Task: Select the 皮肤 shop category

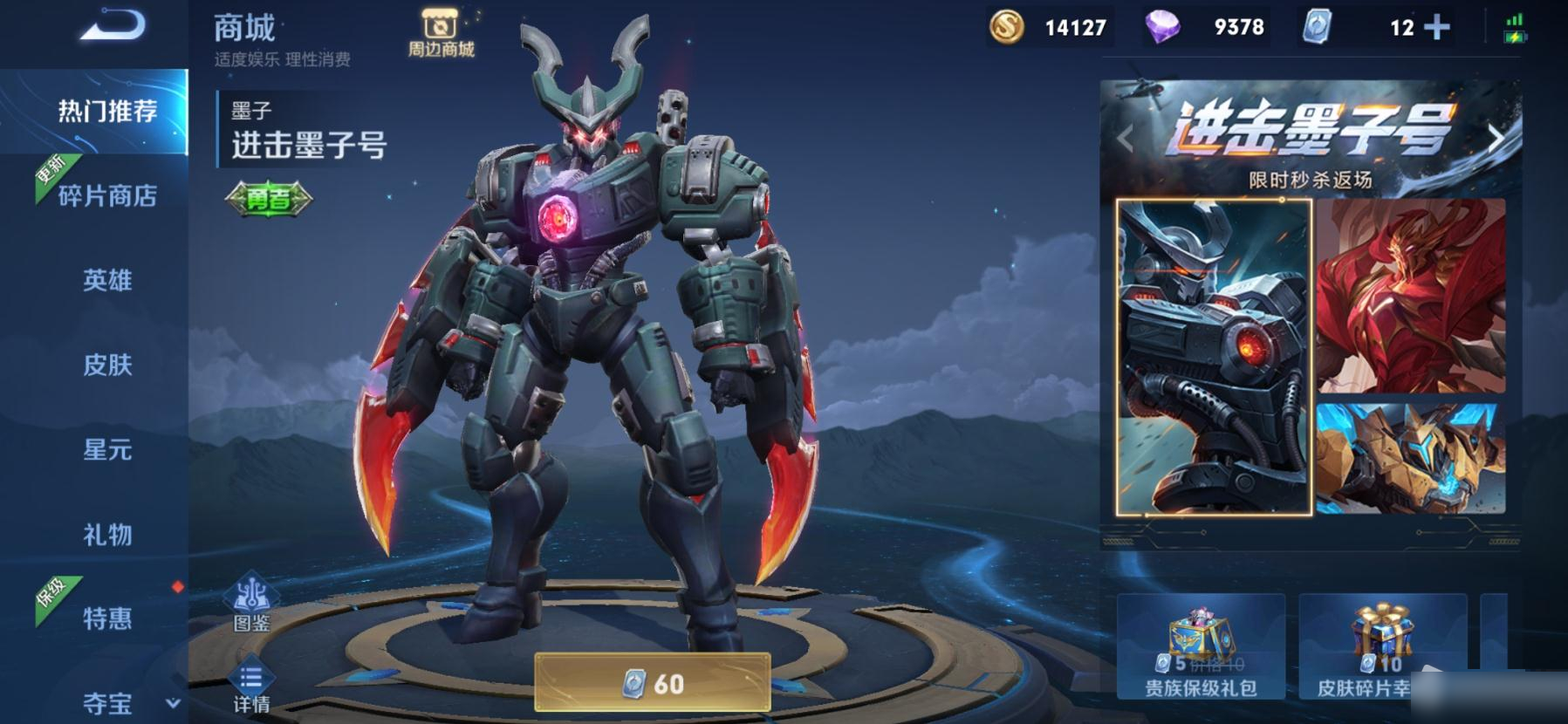Action: pyautogui.click(x=106, y=365)
